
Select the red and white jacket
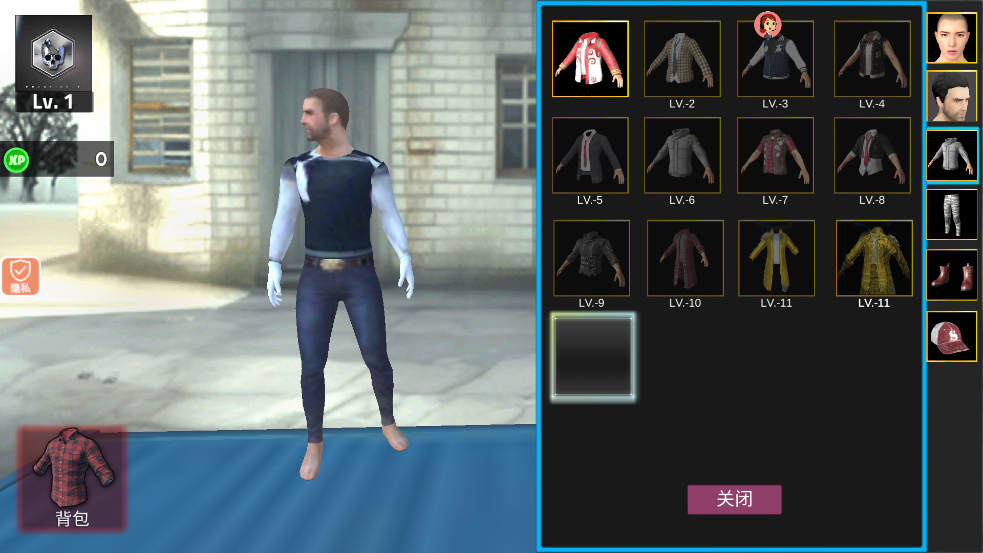590,59
